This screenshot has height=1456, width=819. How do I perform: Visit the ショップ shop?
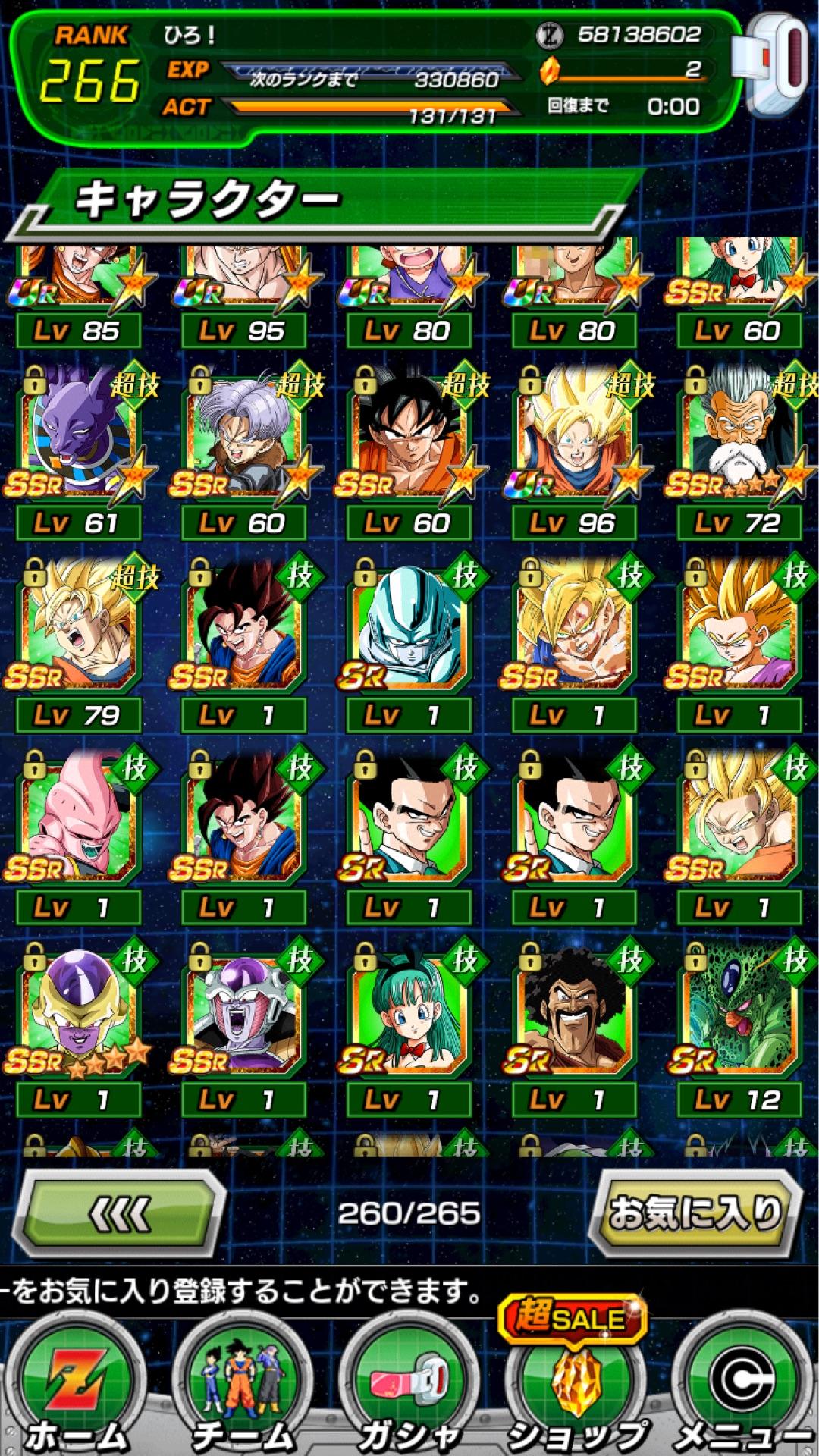pos(575,1388)
